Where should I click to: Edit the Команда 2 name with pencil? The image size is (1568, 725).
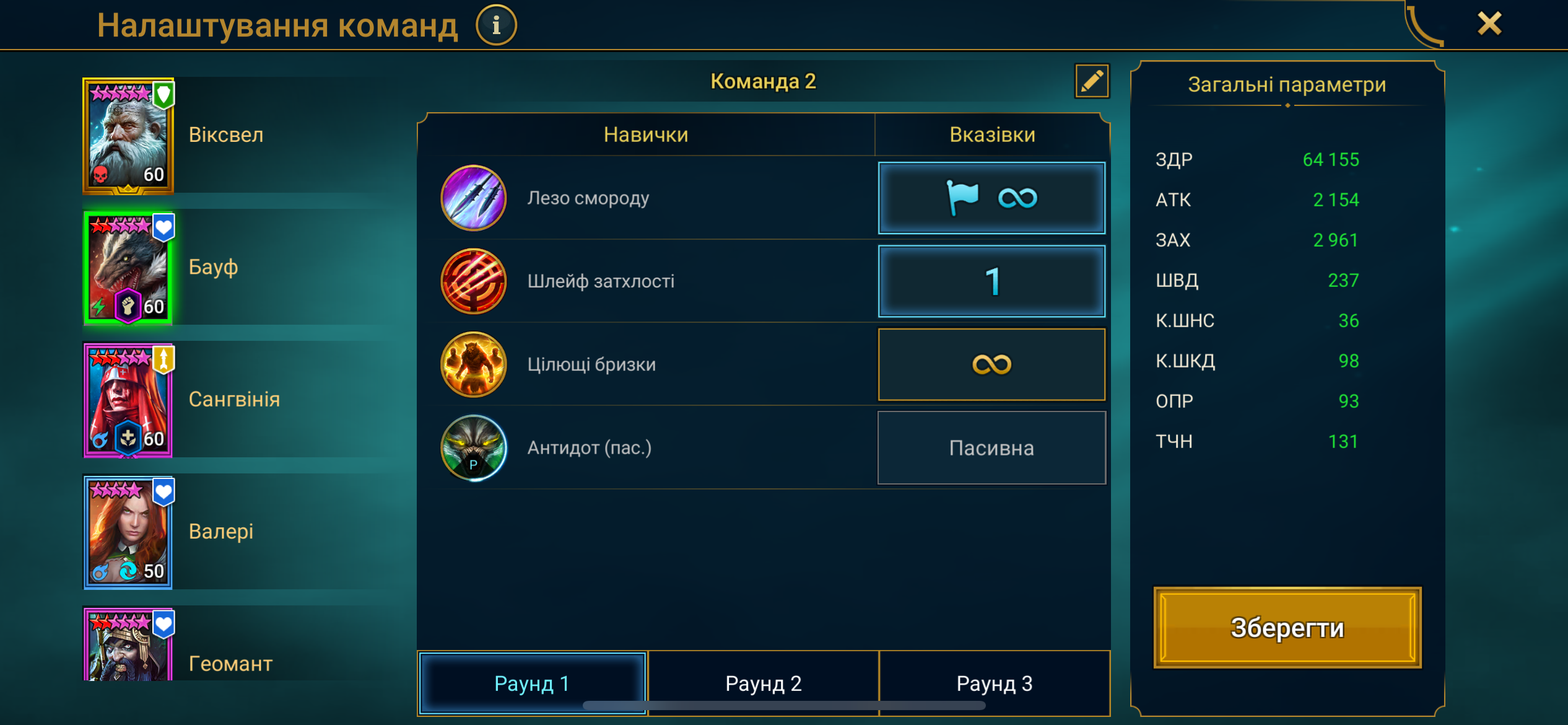click(1092, 81)
